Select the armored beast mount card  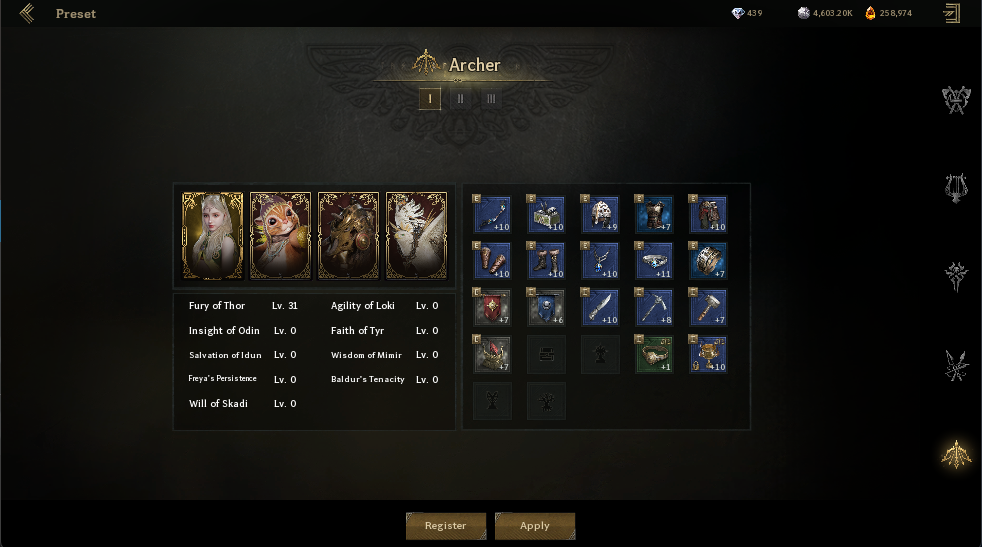pos(348,236)
